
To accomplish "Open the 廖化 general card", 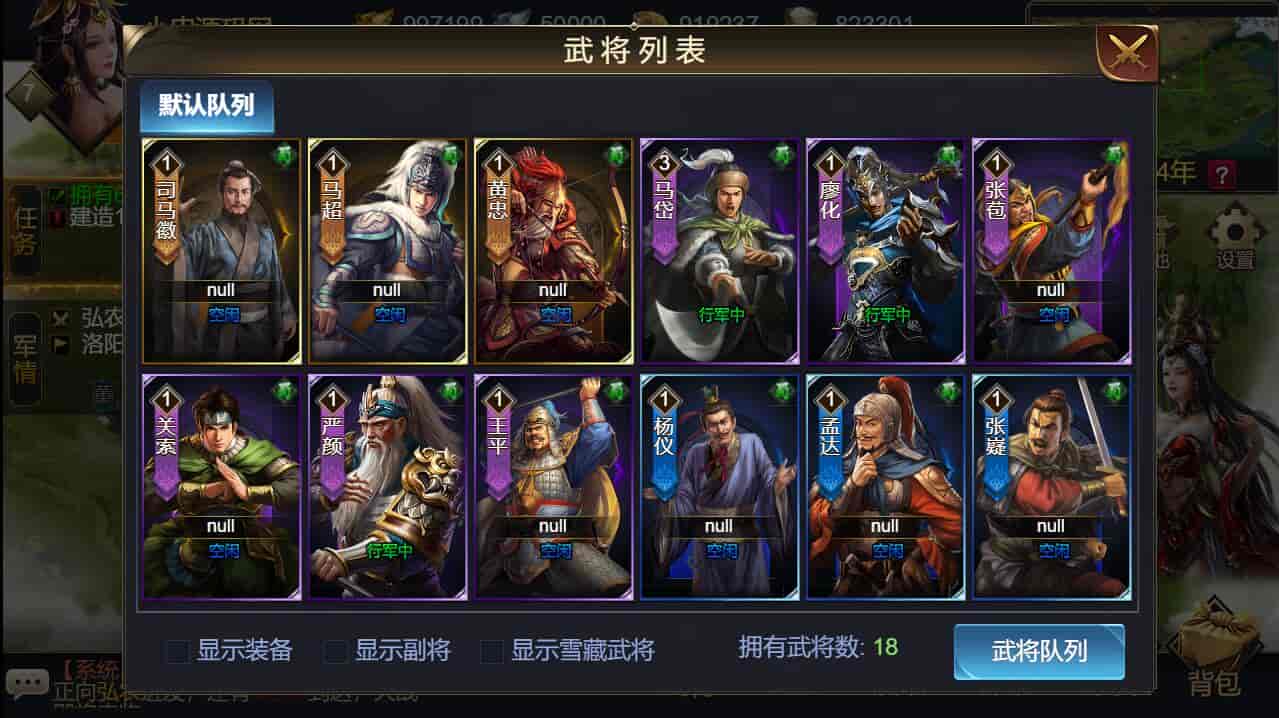I will [885, 251].
